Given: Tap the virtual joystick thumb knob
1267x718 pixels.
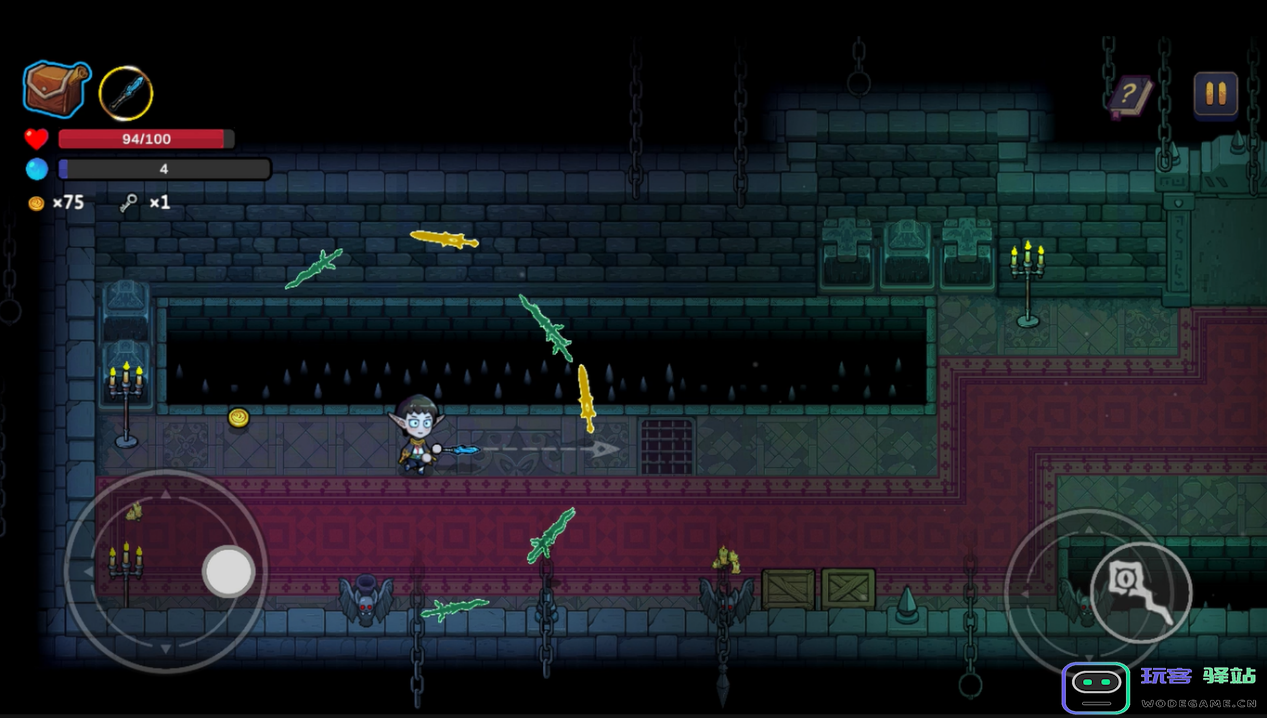Looking at the screenshot, I should 229,572.
